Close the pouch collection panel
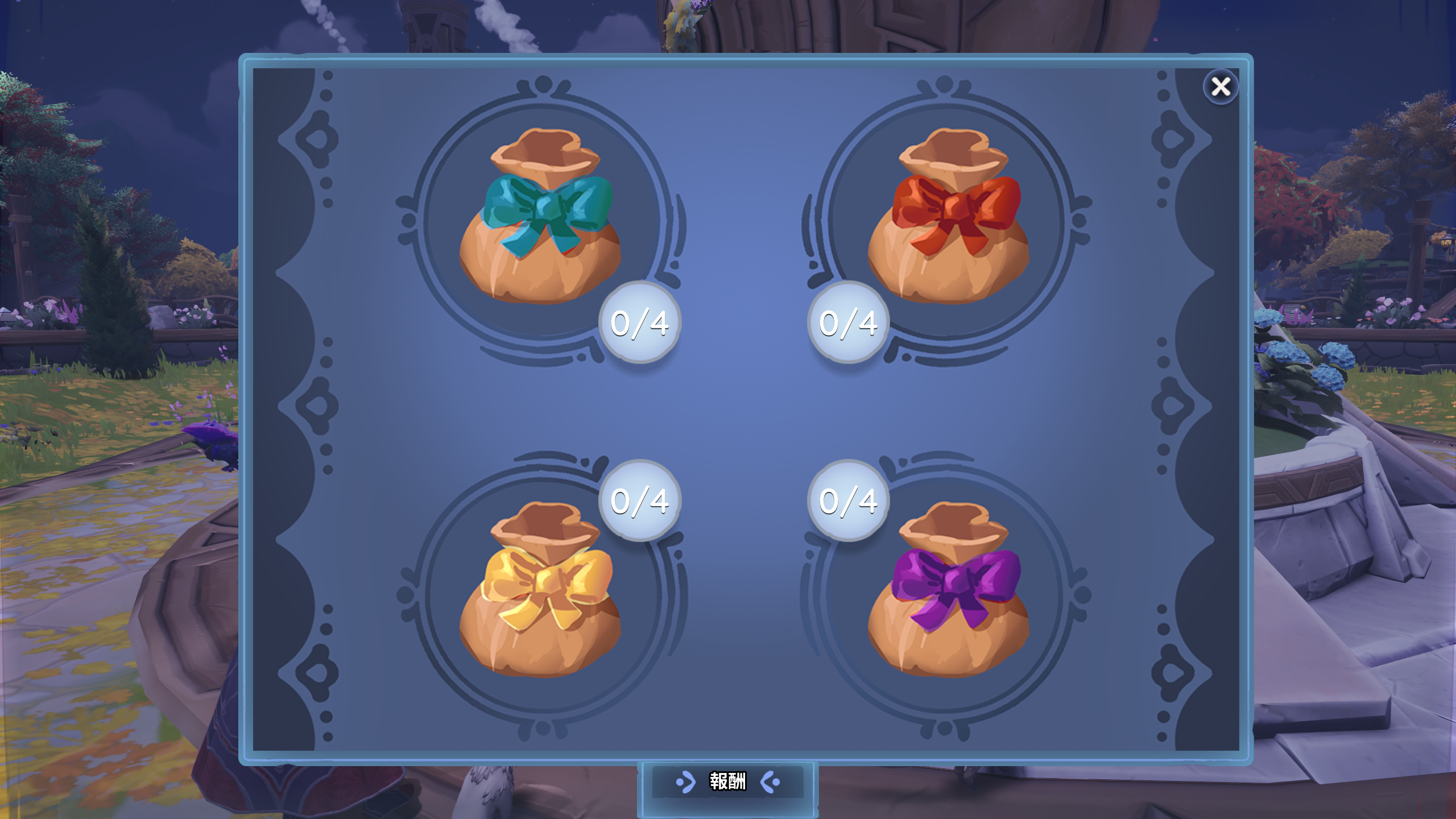The width and height of the screenshot is (1456, 819). tap(1221, 87)
